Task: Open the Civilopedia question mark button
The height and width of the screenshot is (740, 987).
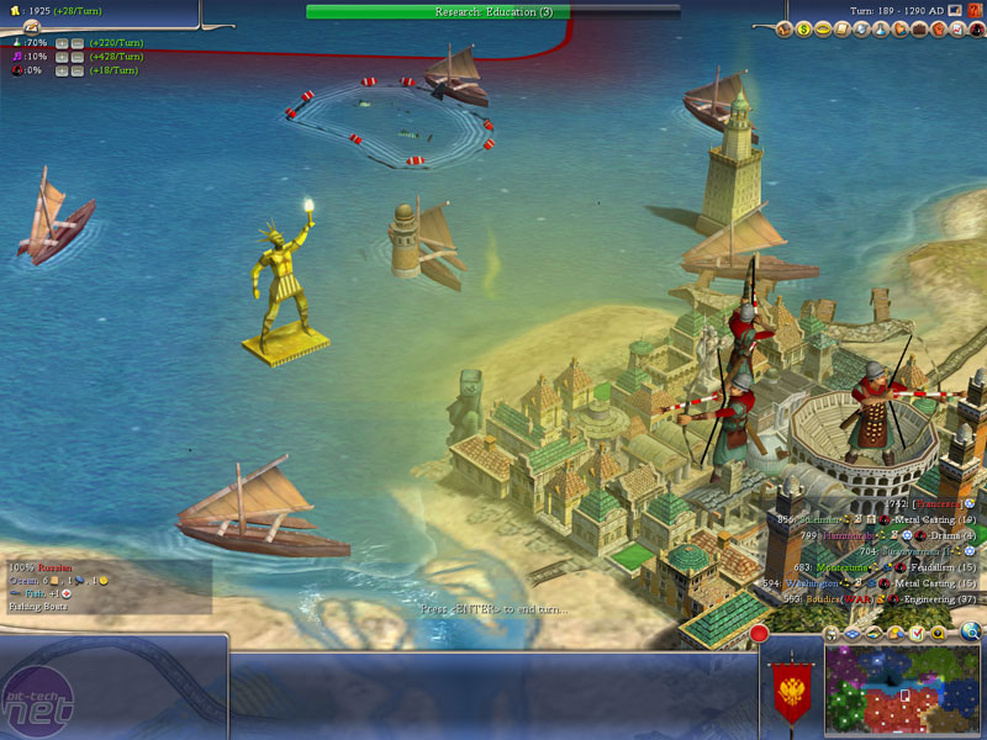Action: click(974, 11)
